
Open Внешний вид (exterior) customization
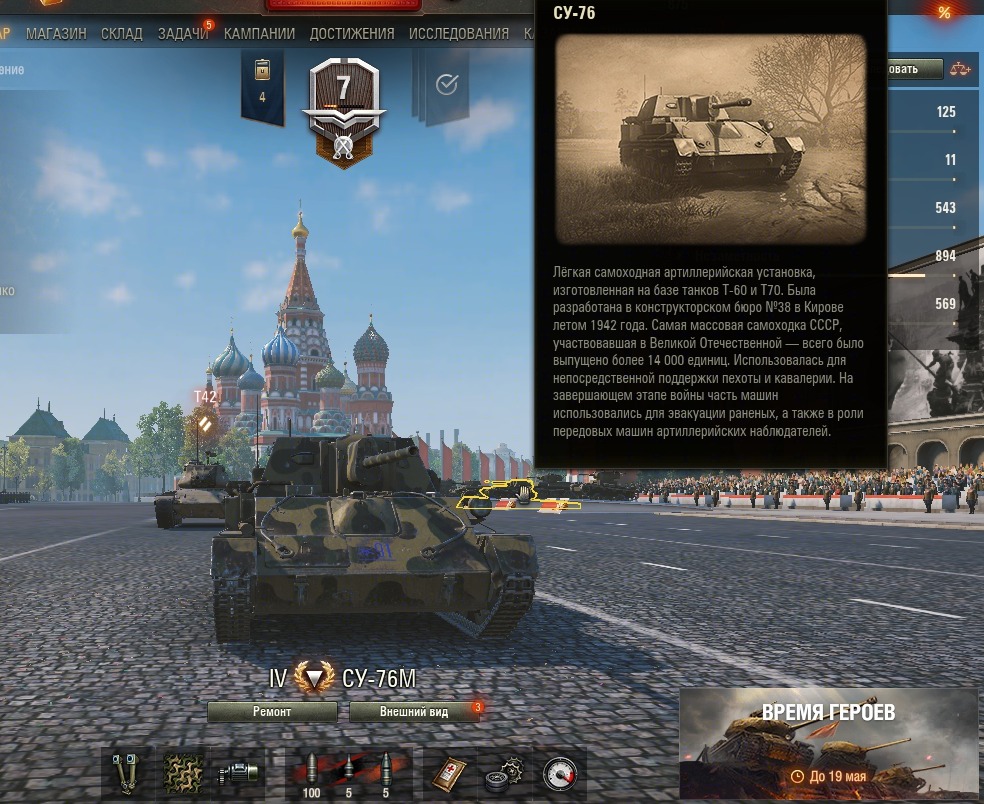pos(414,711)
